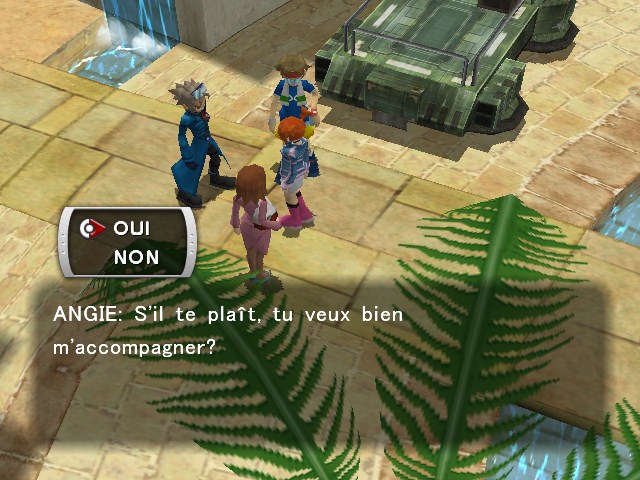
Task: Select NON to decline Angie's request
Action: coord(135,257)
